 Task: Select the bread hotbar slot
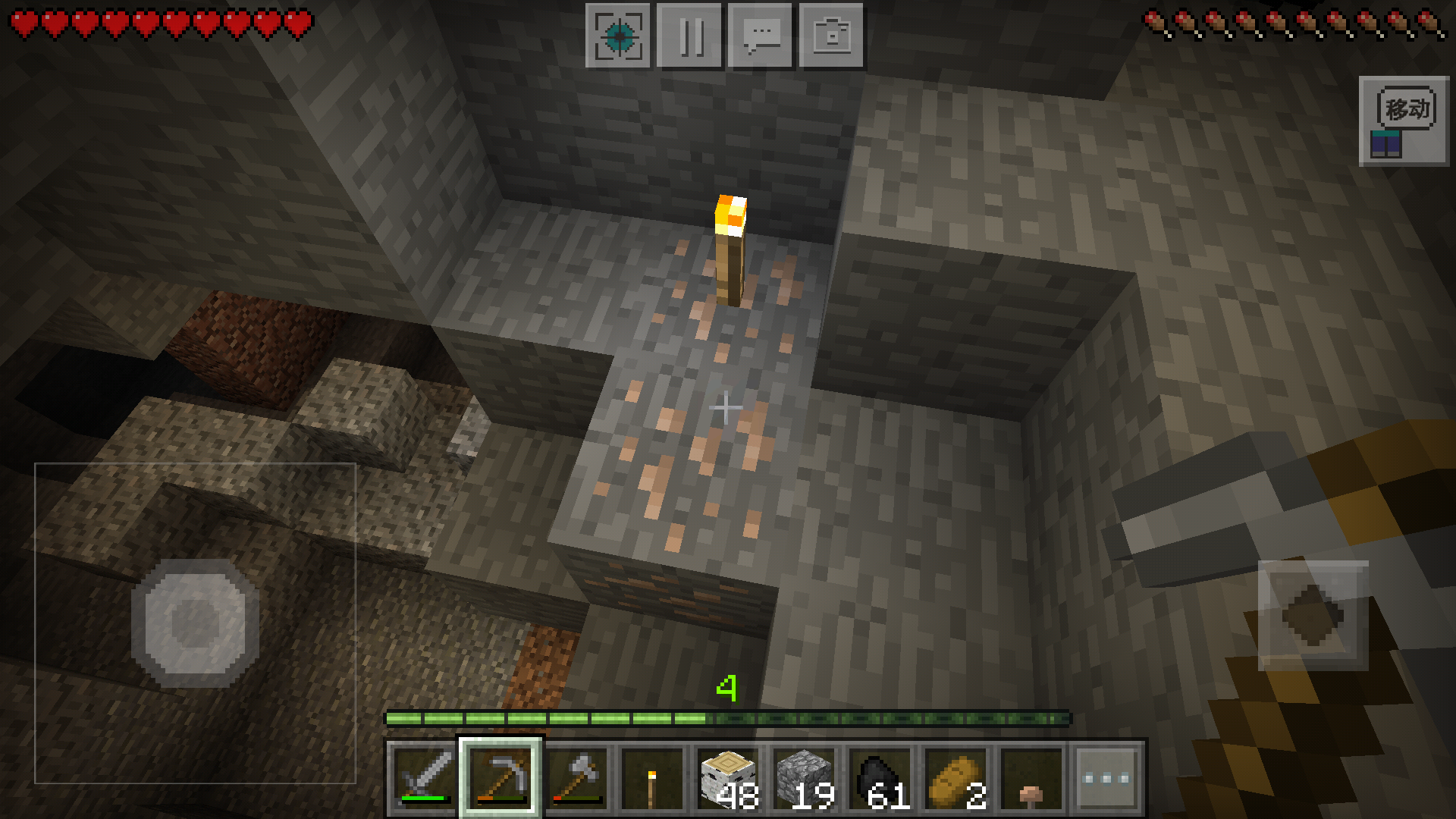pyautogui.click(x=955, y=779)
